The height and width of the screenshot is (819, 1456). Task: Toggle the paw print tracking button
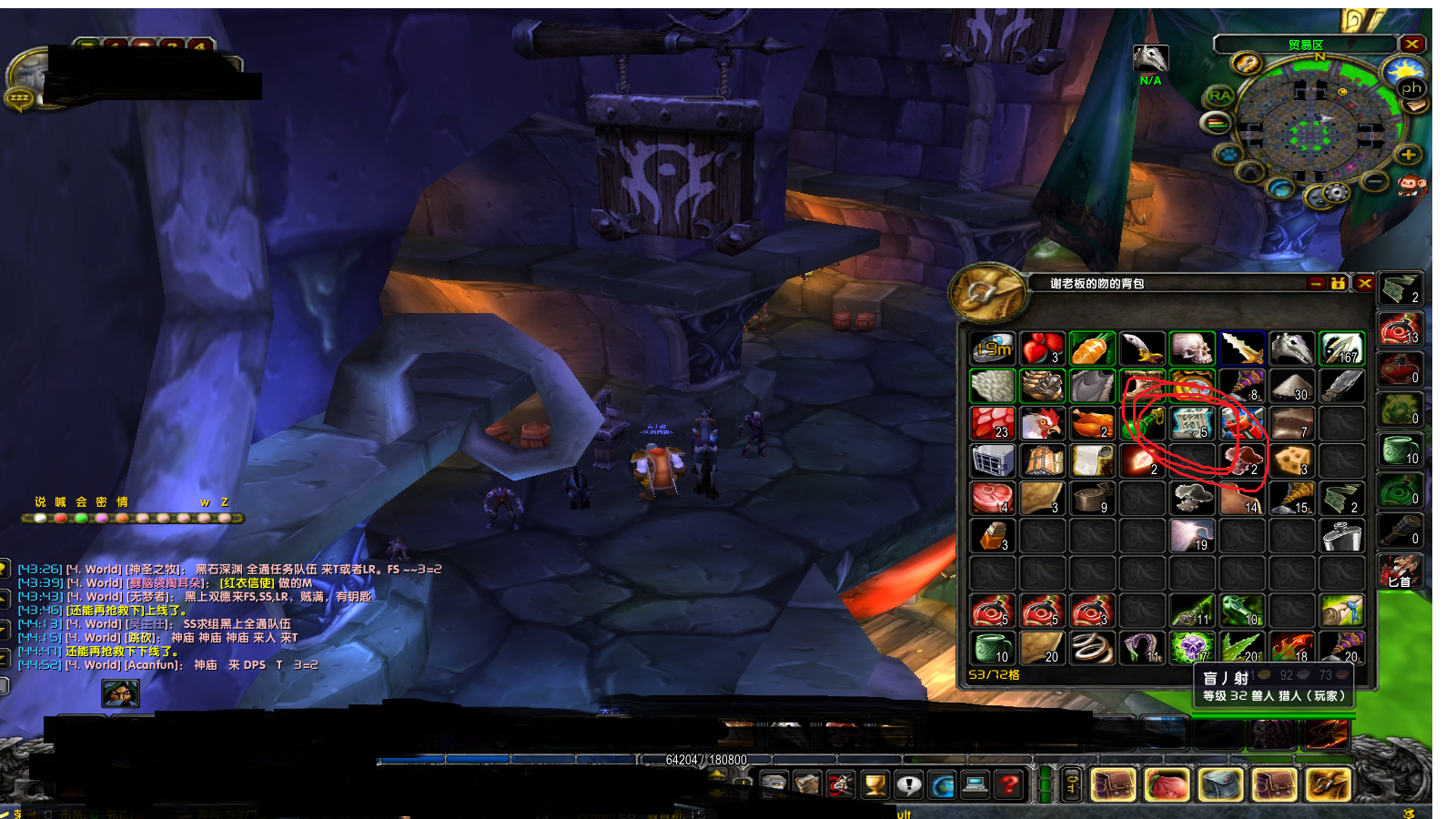[1228, 154]
